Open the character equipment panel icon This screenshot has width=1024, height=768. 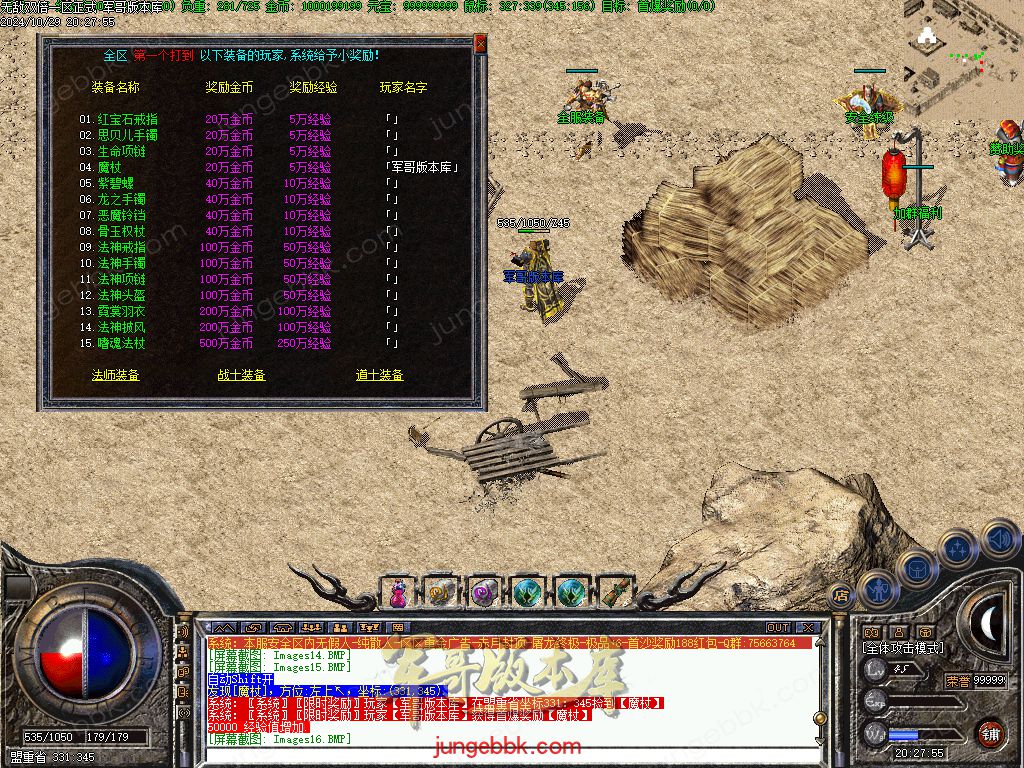(876, 588)
